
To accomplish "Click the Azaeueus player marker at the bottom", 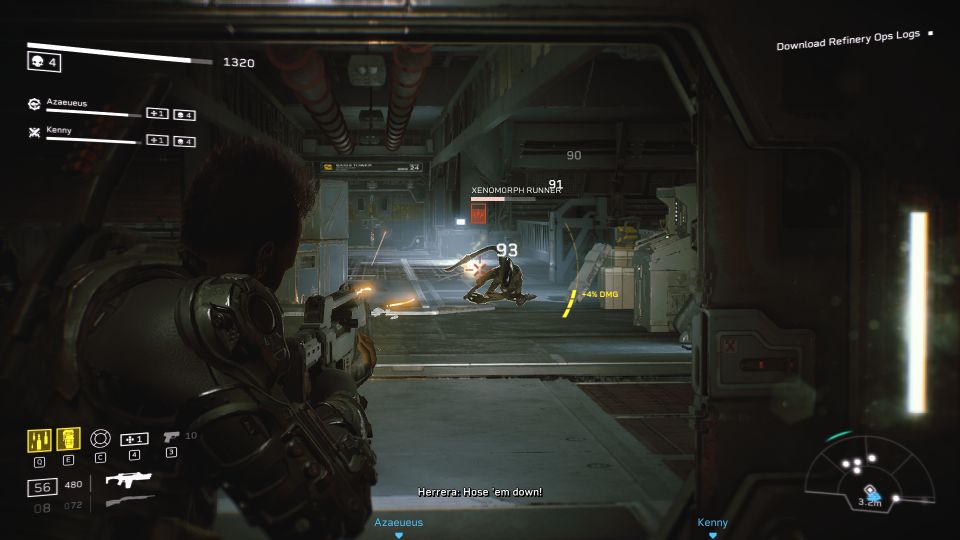I will coord(398,523).
